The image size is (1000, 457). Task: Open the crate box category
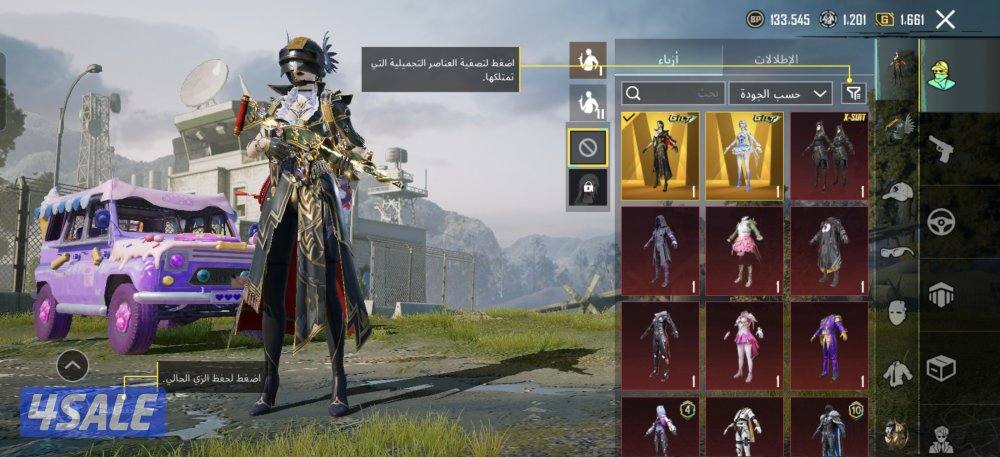point(941,369)
